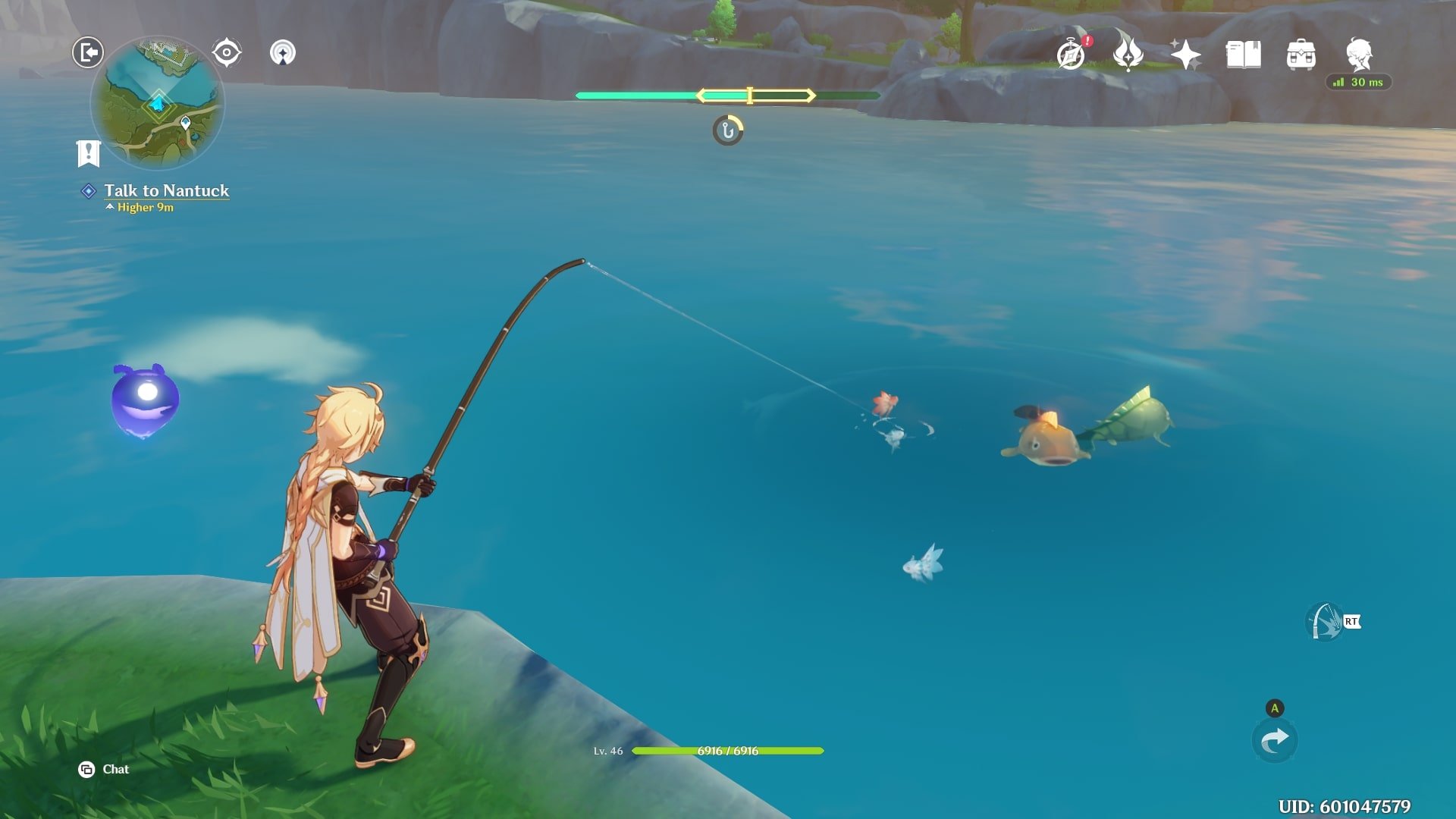Open the Chat box
This screenshot has width=1456, height=819.
(x=104, y=769)
